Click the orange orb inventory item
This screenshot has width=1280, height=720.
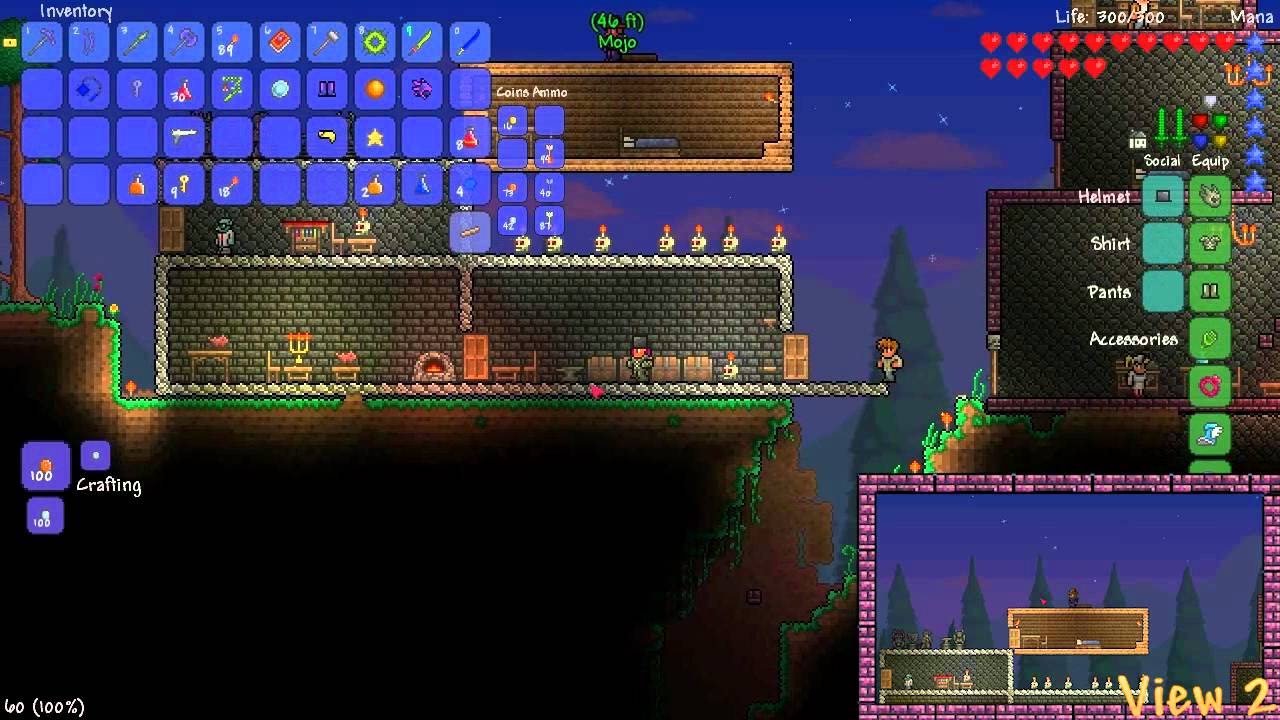375,90
